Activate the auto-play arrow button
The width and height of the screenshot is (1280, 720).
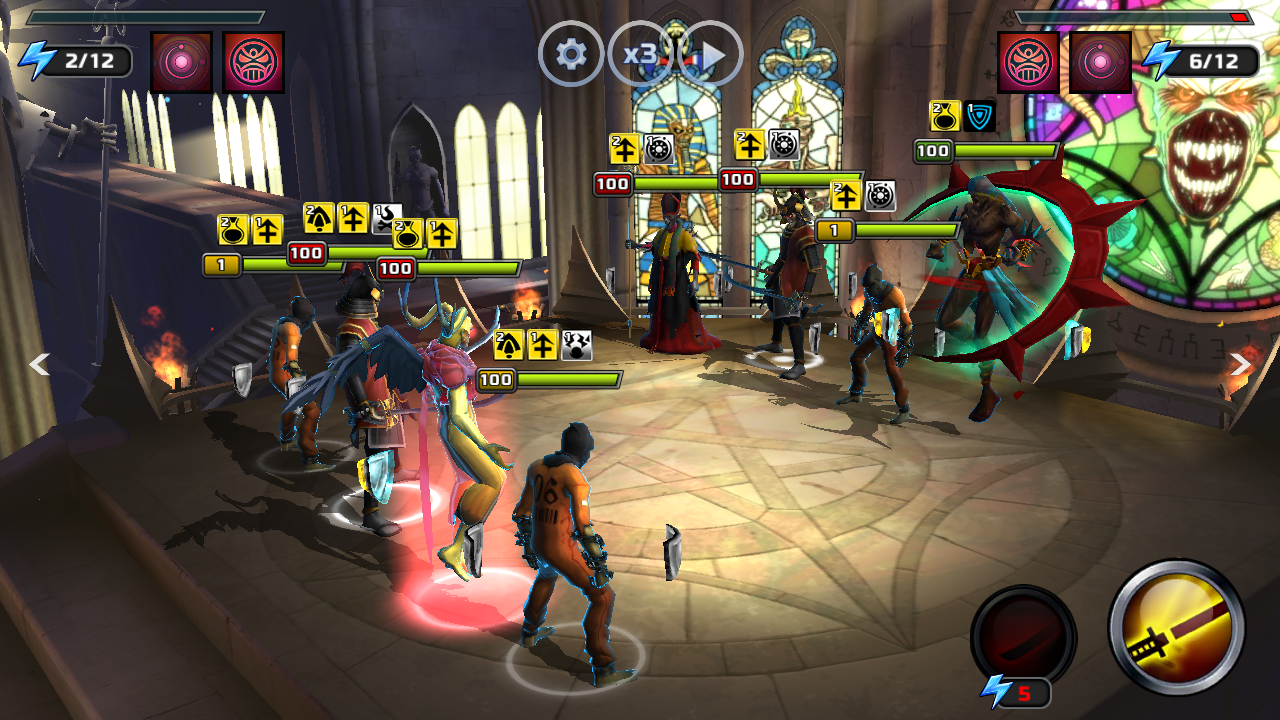(711, 54)
